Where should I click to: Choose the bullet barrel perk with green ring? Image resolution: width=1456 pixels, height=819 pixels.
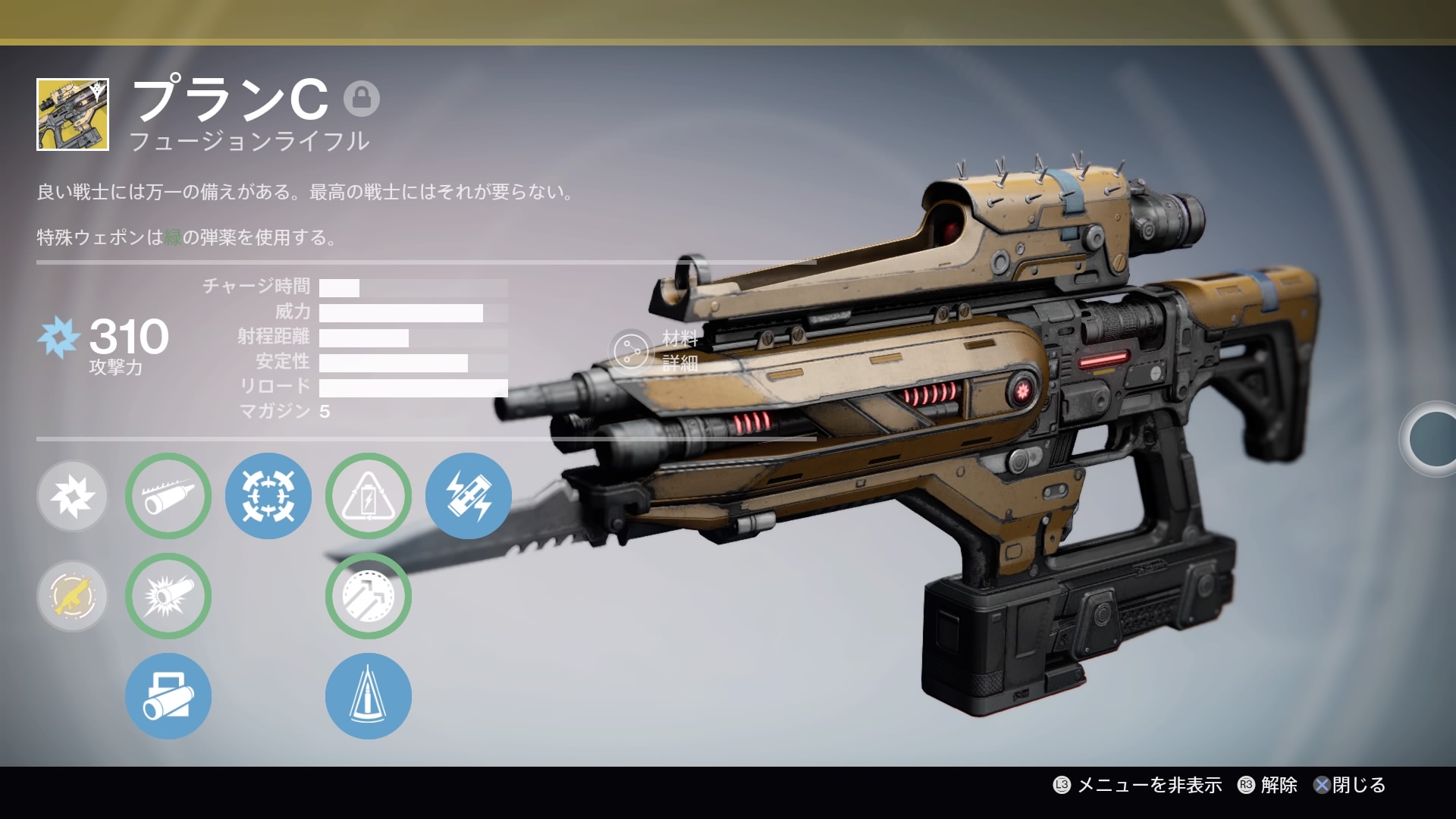(168, 496)
